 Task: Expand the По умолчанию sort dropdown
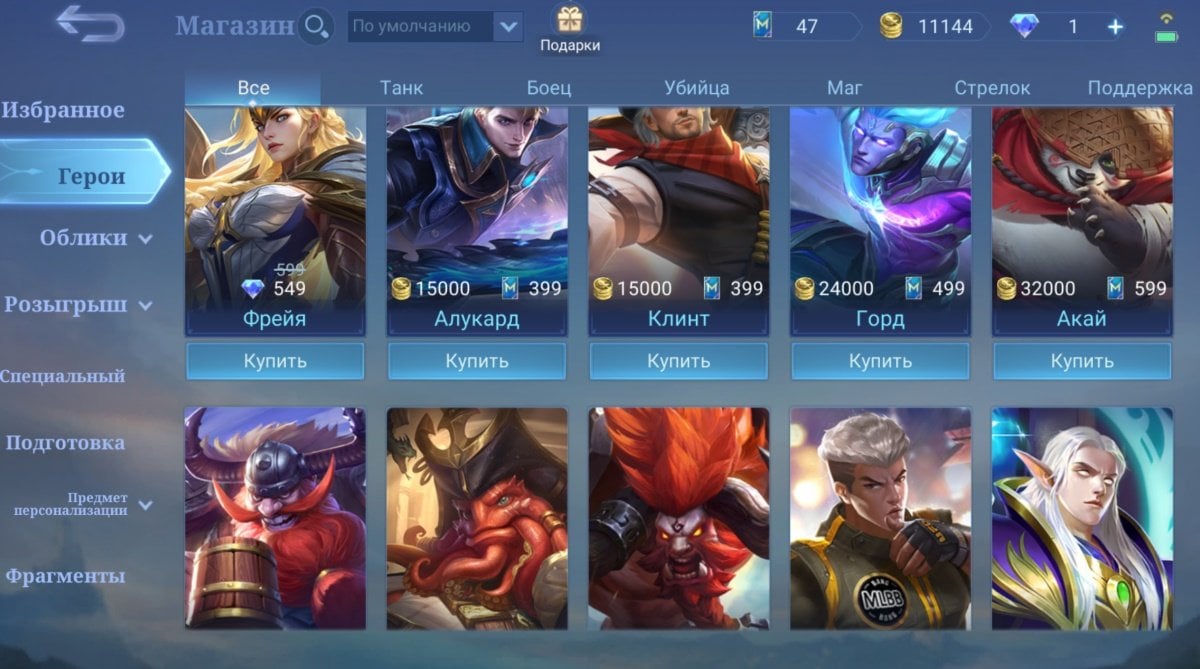pos(509,26)
